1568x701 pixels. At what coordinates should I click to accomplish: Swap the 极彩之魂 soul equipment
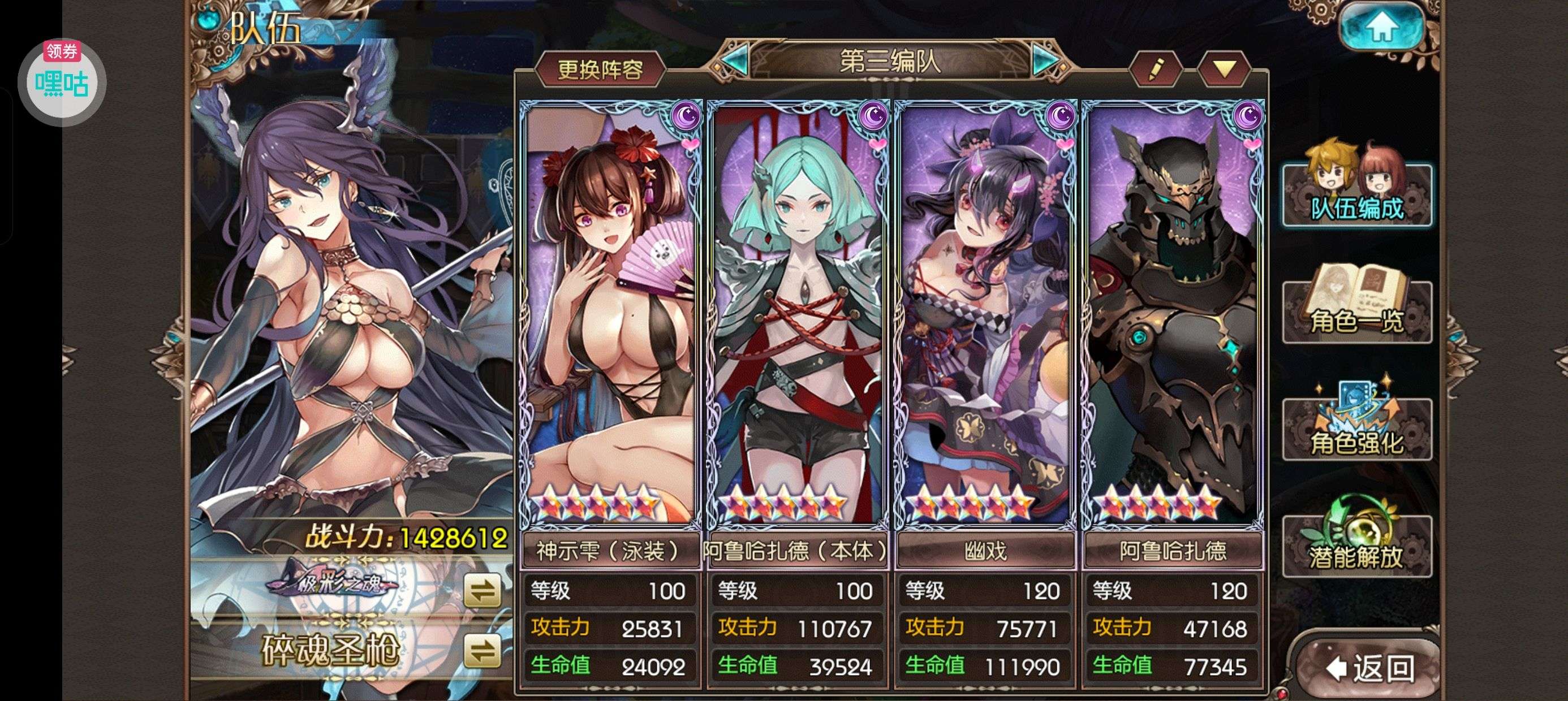pyautogui.click(x=482, y=590)
